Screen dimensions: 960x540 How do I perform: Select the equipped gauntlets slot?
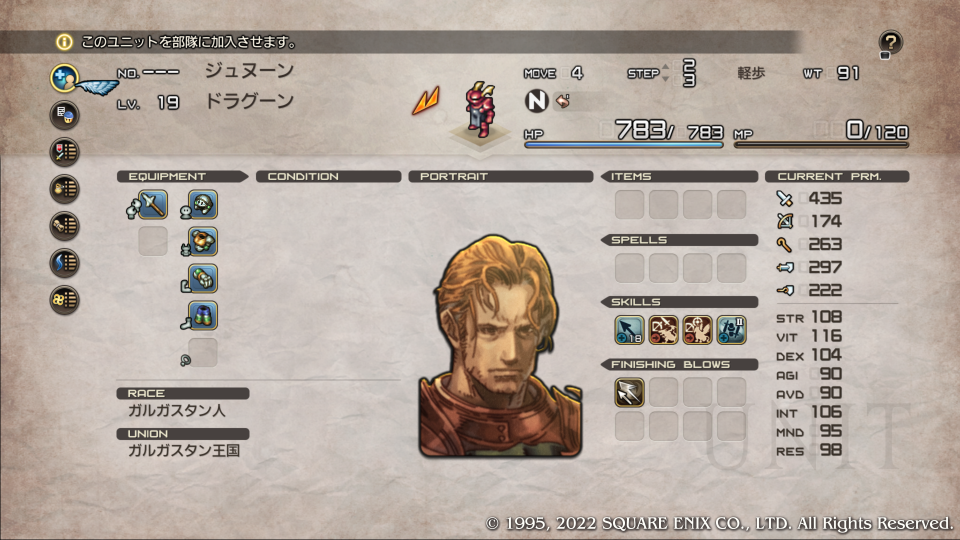(x=203, y=279)
